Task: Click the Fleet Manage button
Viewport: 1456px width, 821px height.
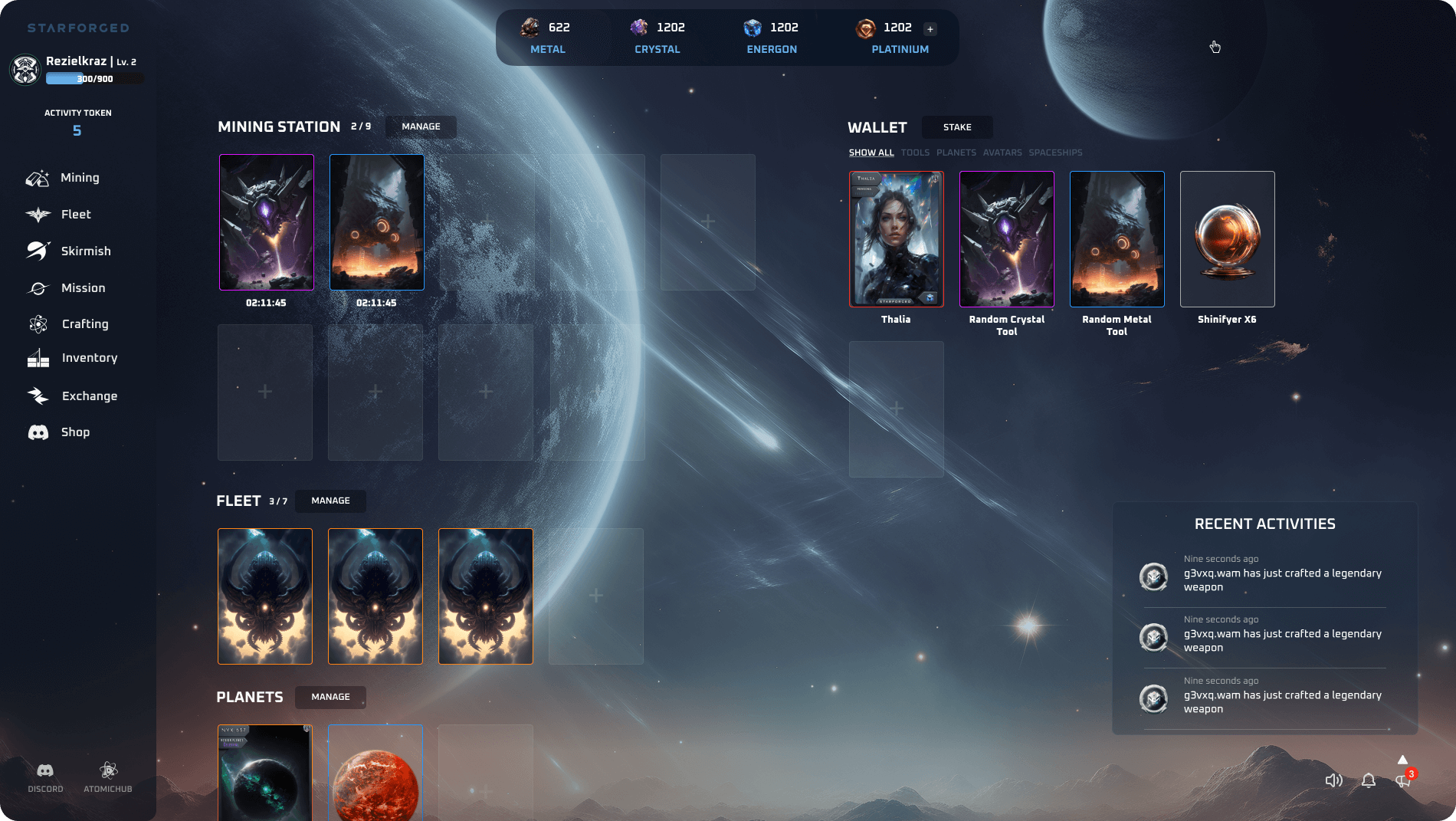Action: click(330, 501)
